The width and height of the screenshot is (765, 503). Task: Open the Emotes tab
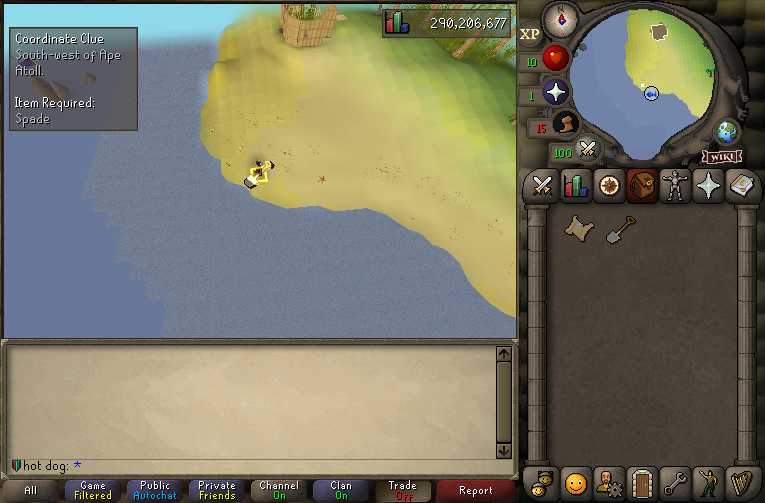click(709, 483)
